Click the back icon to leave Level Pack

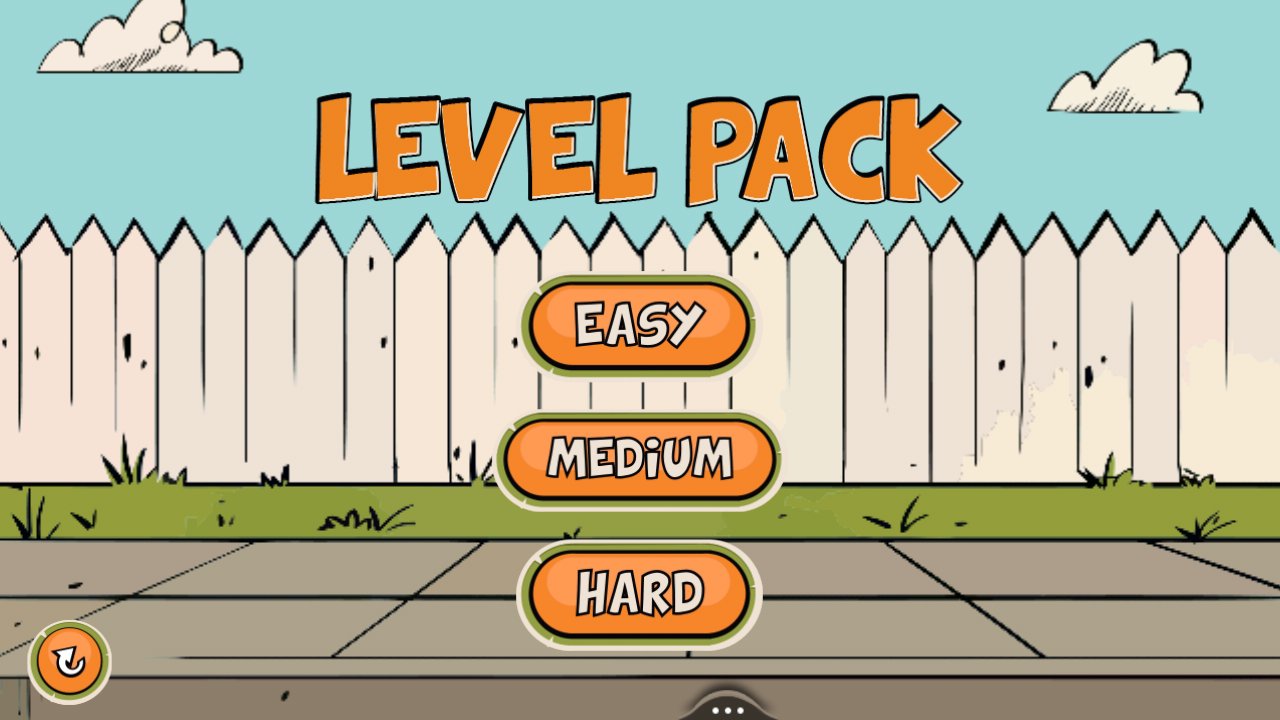(68, 661)
